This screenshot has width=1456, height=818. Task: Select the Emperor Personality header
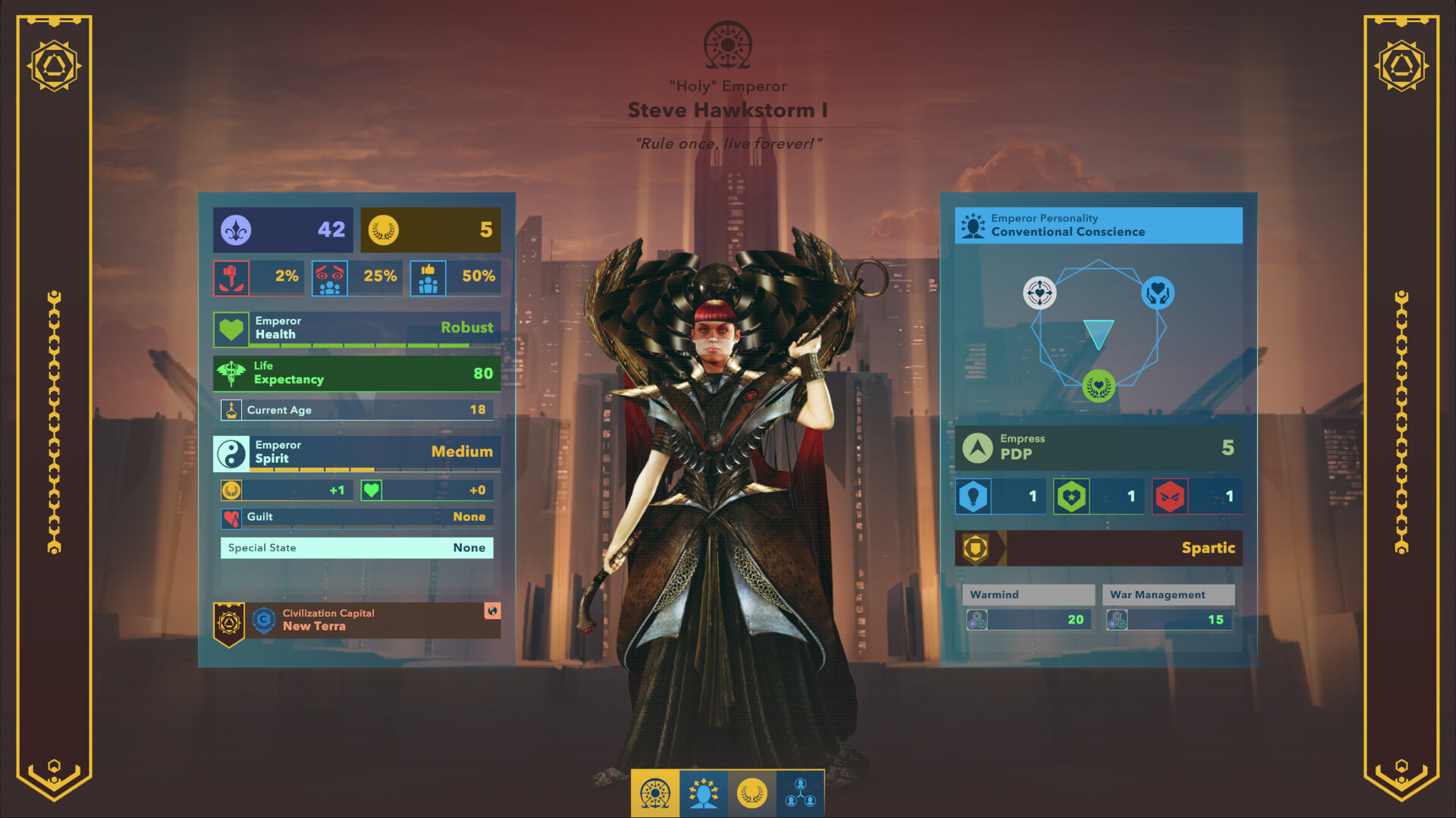[1098, 225]
